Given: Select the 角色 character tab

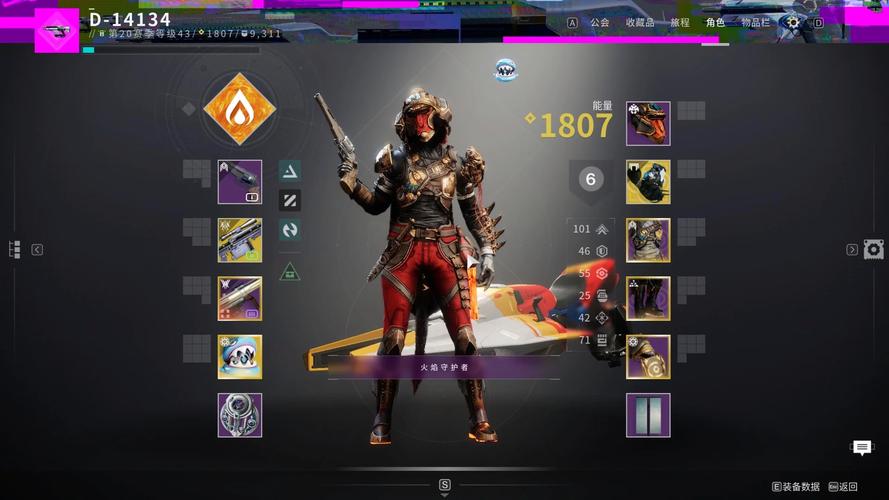Looking at the screenshot, I should click(715, 22).
